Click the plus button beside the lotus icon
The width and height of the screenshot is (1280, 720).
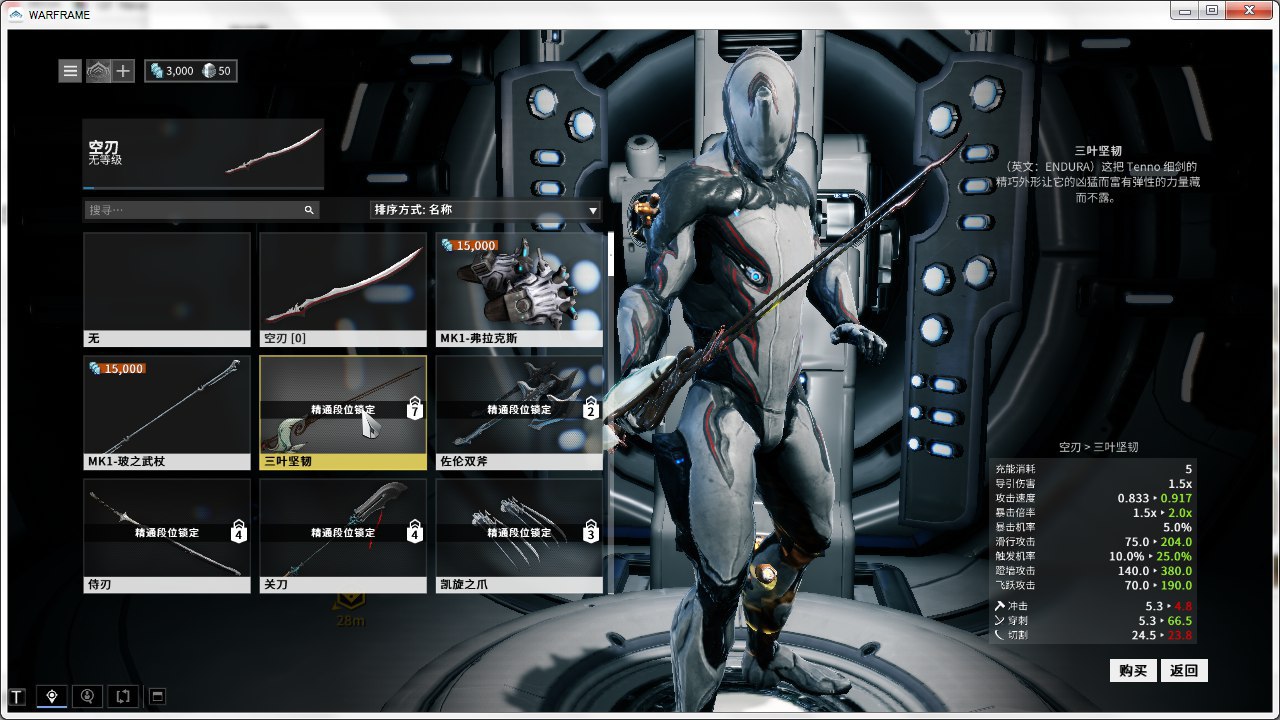[123, 71]
